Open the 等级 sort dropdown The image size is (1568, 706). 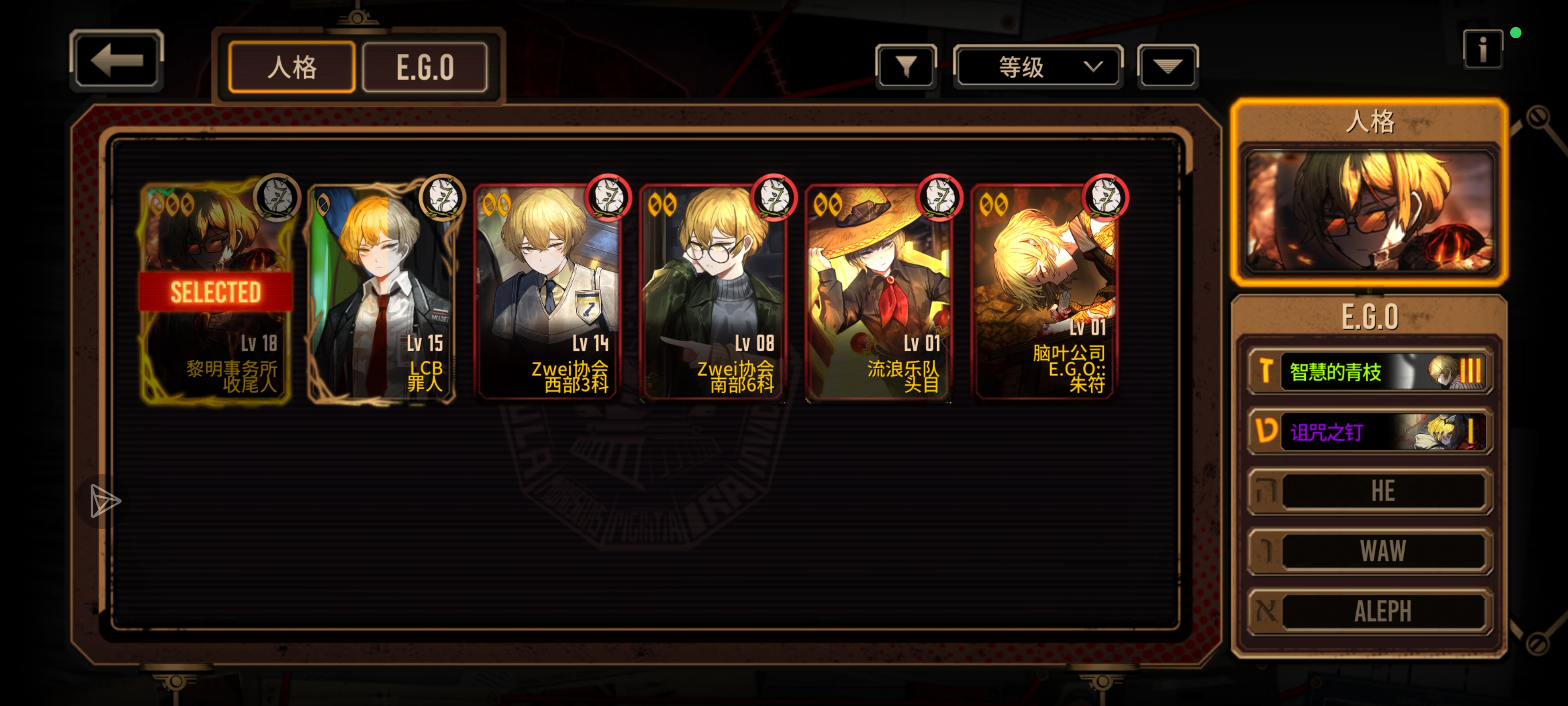[1037, 66]
